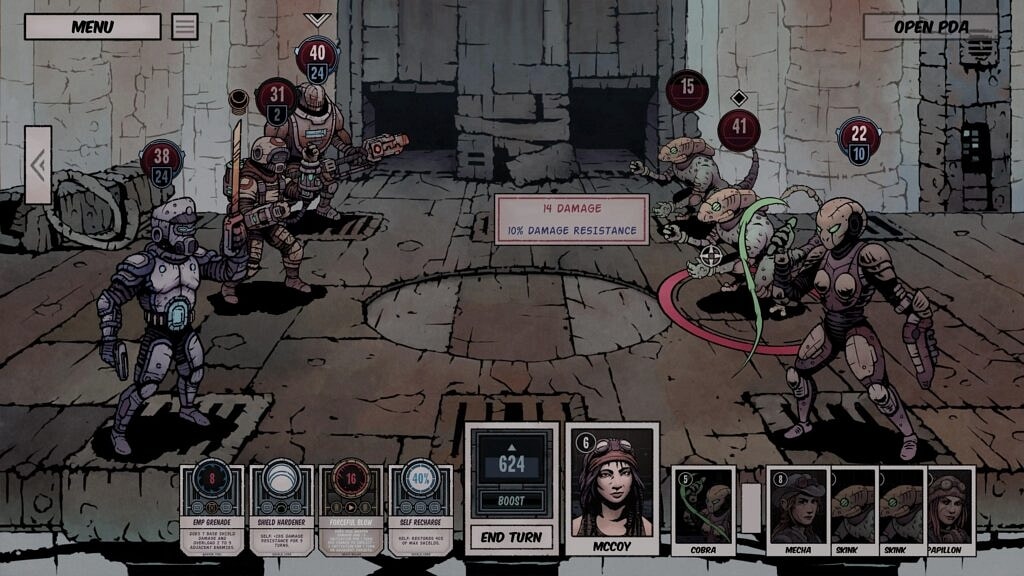
Task: Use the Self Recharge ability
Action: click(x=420, y=509)
